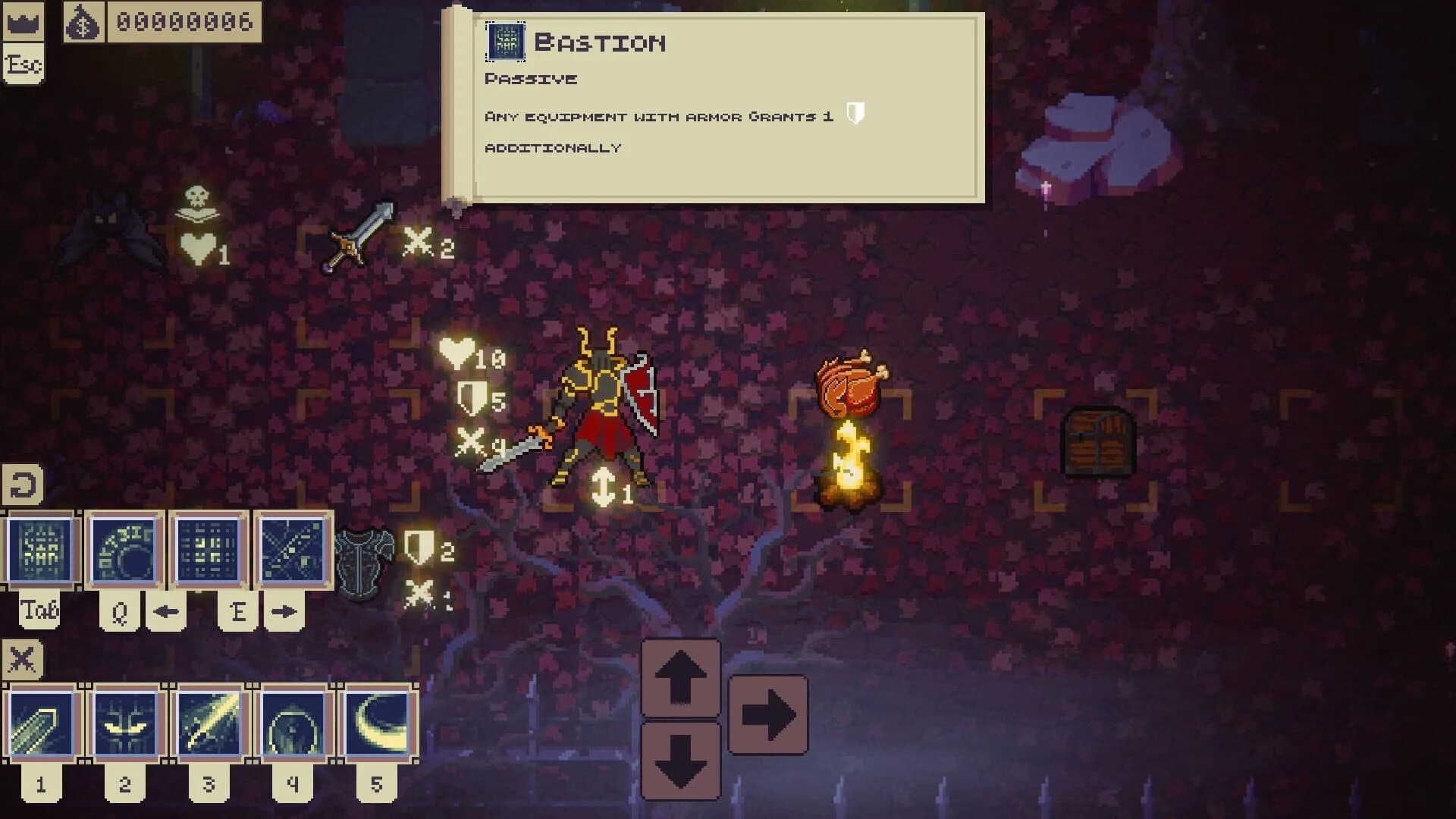Select the E slot ability card
The width and height of the screenshot is (1456, 819).
pyautogui.click(x=209, y=550)
